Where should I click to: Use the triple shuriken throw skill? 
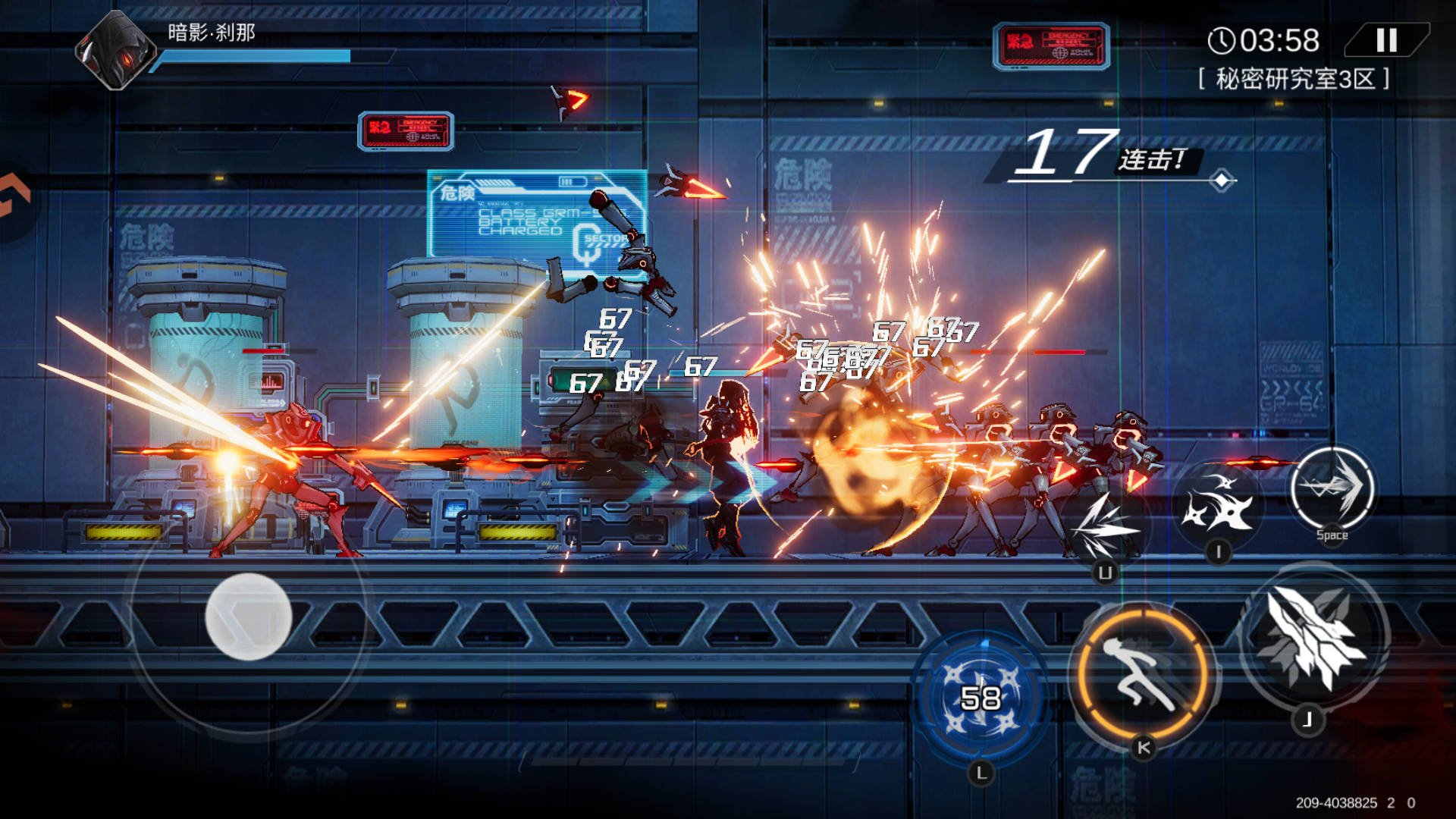(1217, 504)
